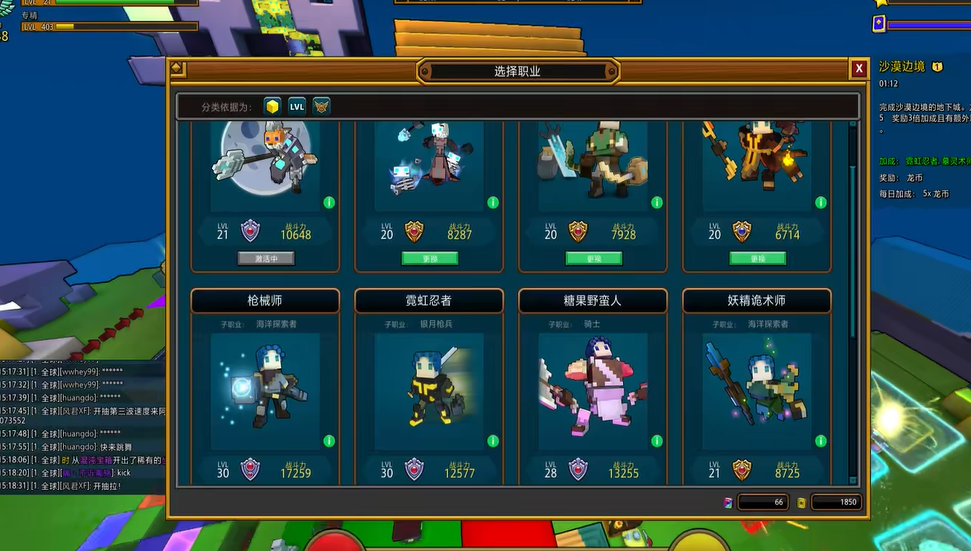Click the green 更换 button for the 8287 class

tap(429, 258)
